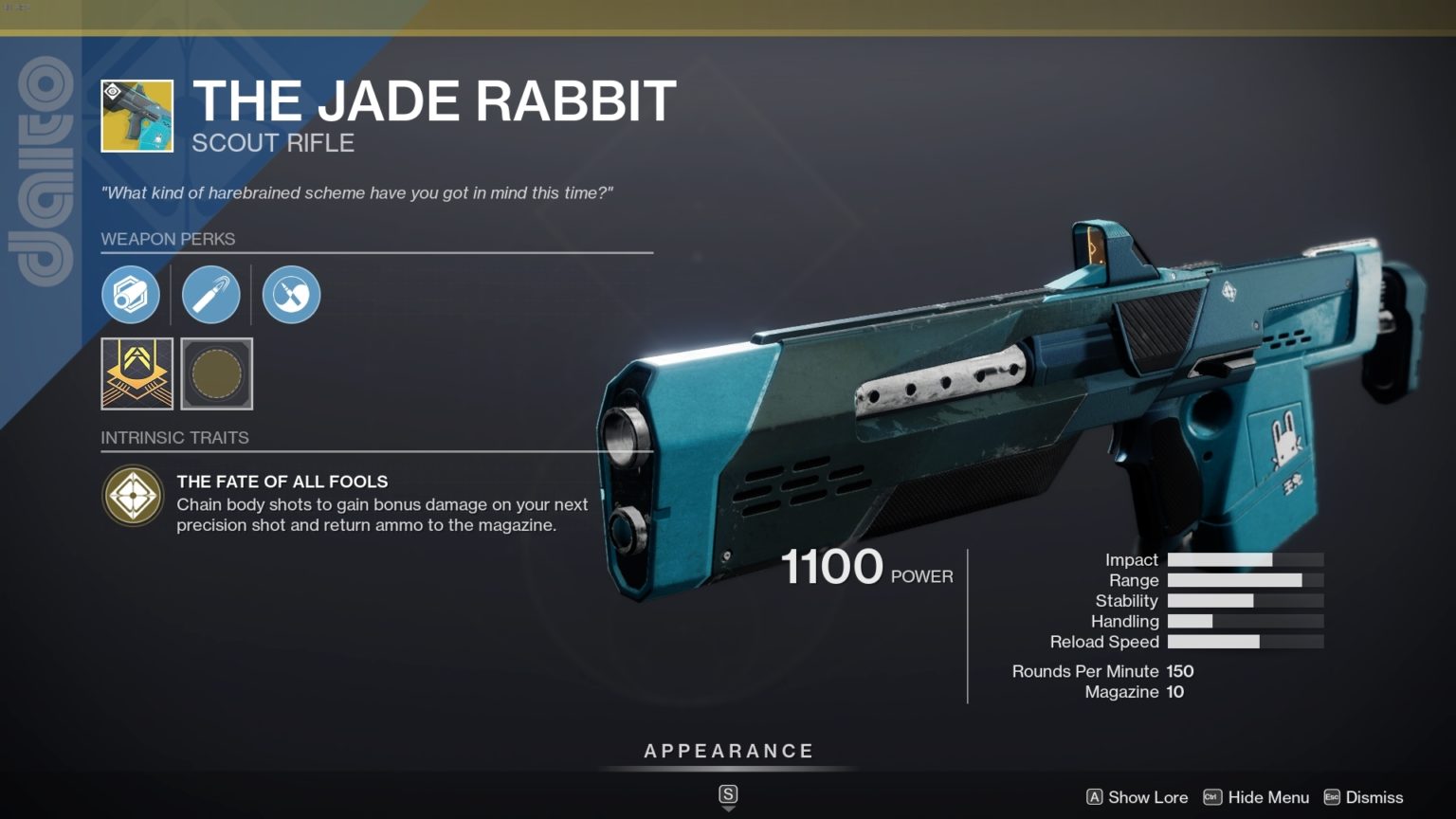Select the empty shader slot
Viewport: 1456px width, 819px height.
tap(216, 374)
